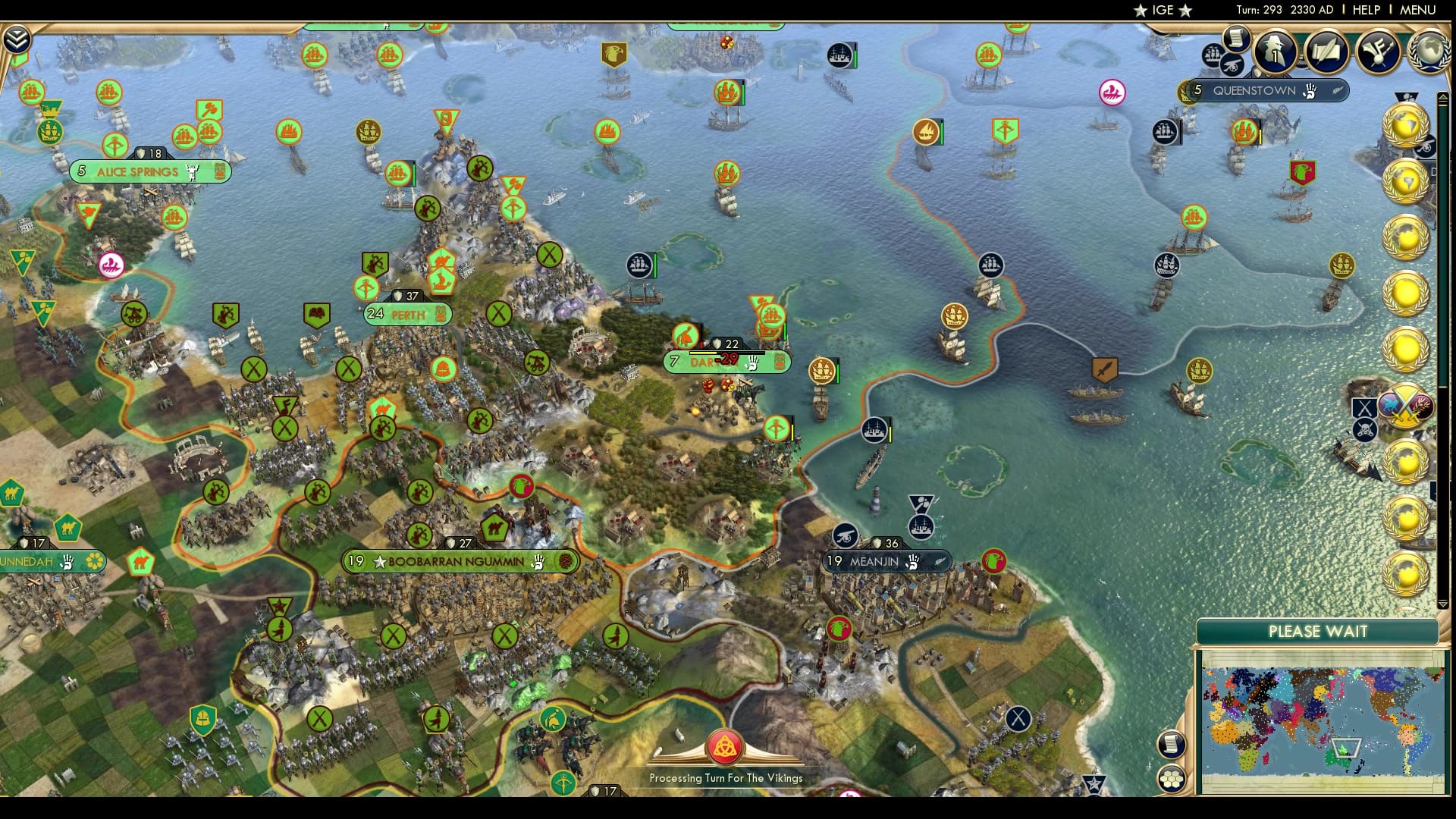Open HELP from the top bar
The height and width of the screenshot is (819, 1456).
point(1365,10)
